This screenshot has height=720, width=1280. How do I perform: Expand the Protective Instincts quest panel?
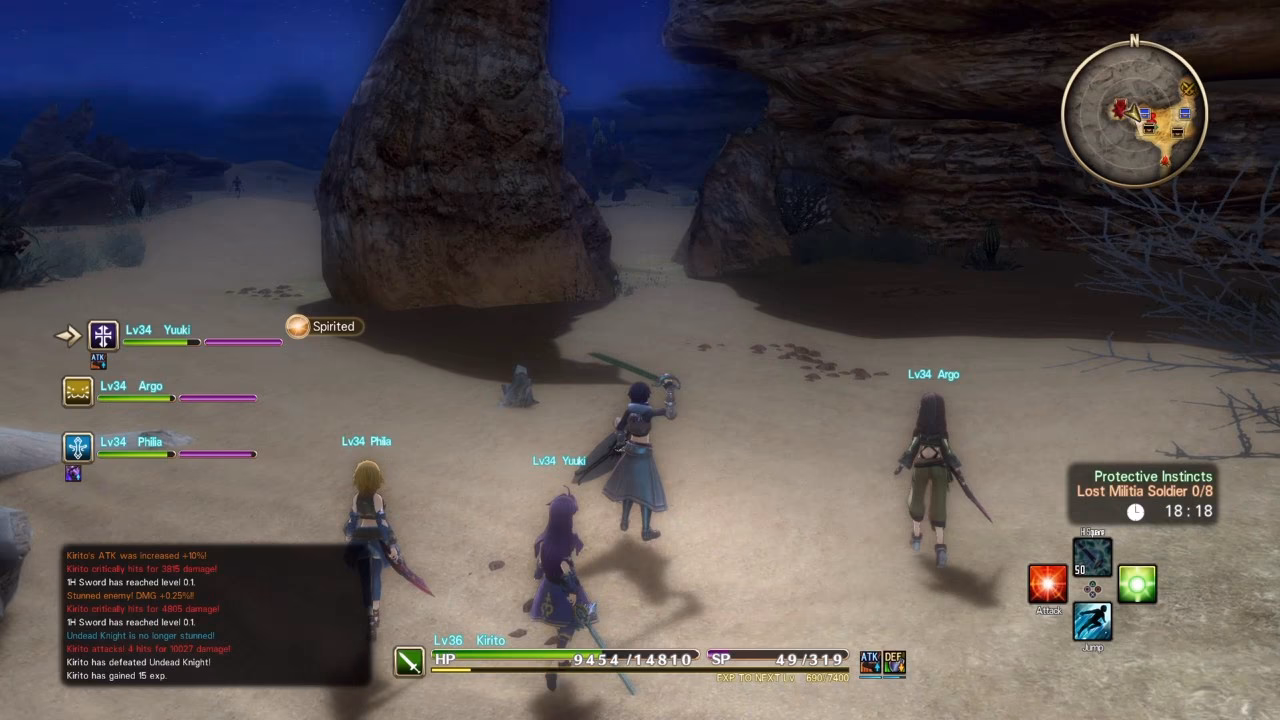point(1152,476)
